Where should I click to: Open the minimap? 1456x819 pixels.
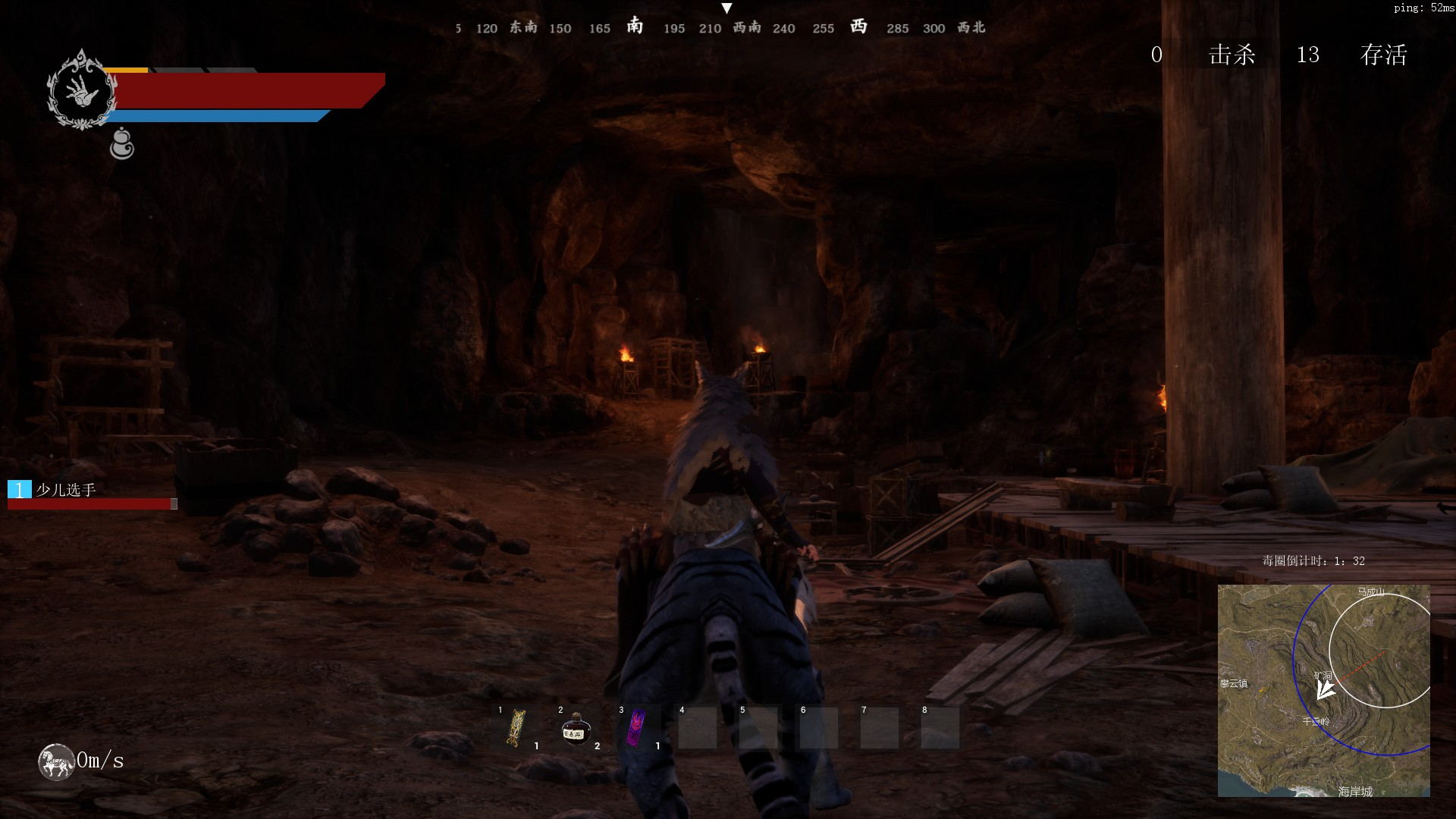tap(1323, 690)
